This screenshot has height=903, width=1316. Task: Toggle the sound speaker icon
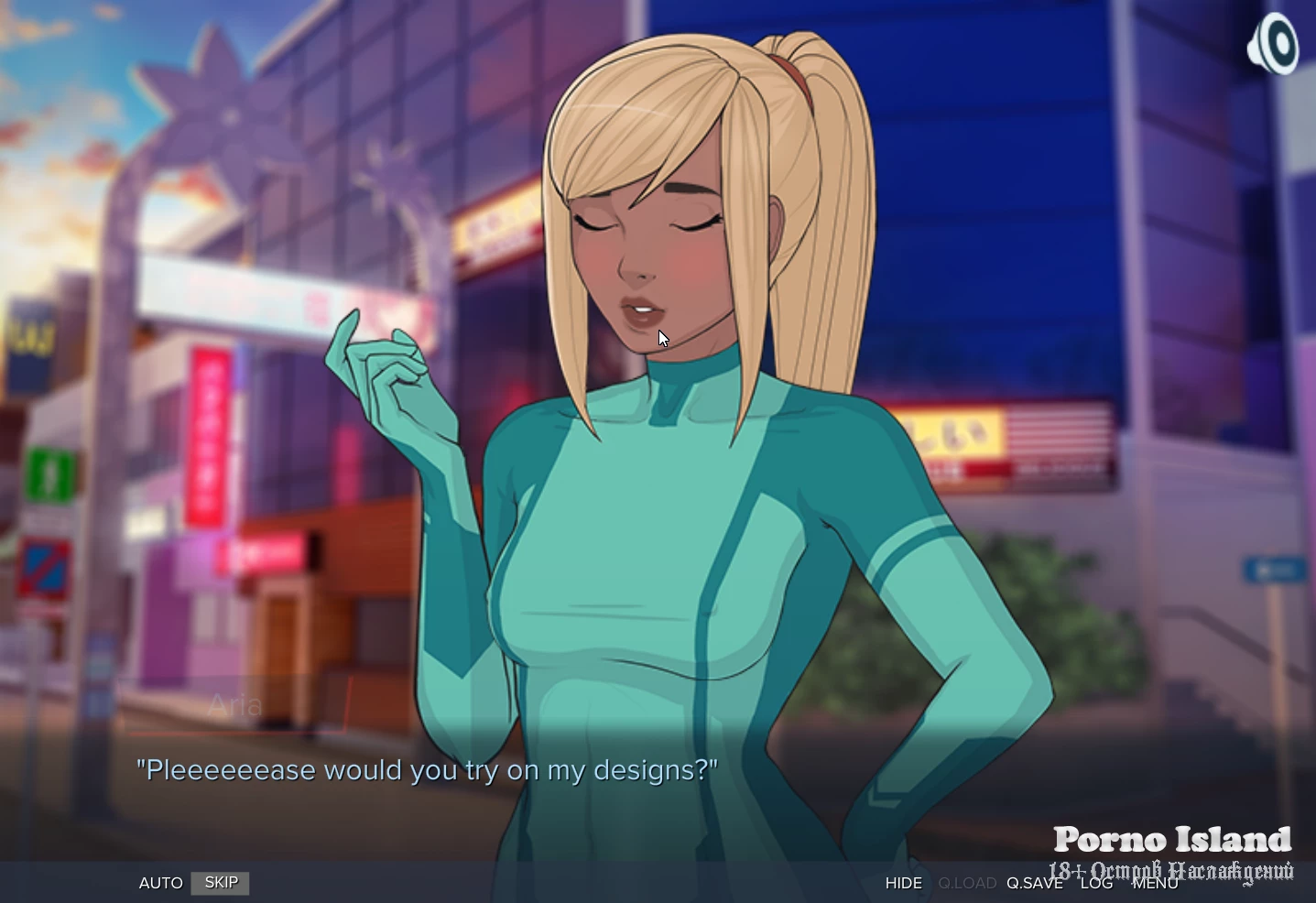tap(1273, 45)
